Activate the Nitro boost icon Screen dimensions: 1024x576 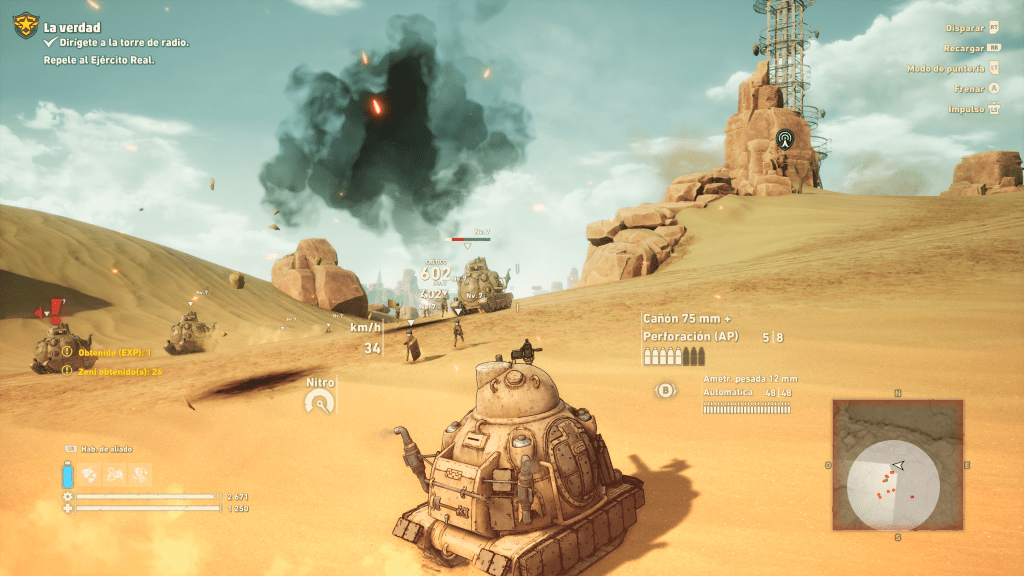click(x=319, y=401)
